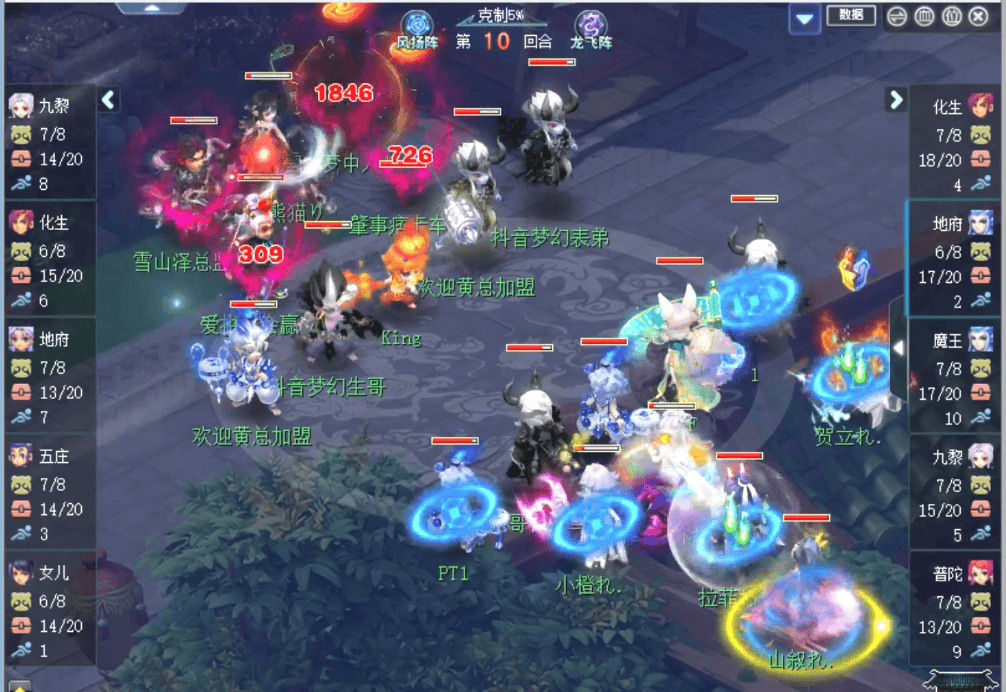Click the small side-arrow tab beside 魔王
Screen dimensions: 1006x692
coord(897,348)
